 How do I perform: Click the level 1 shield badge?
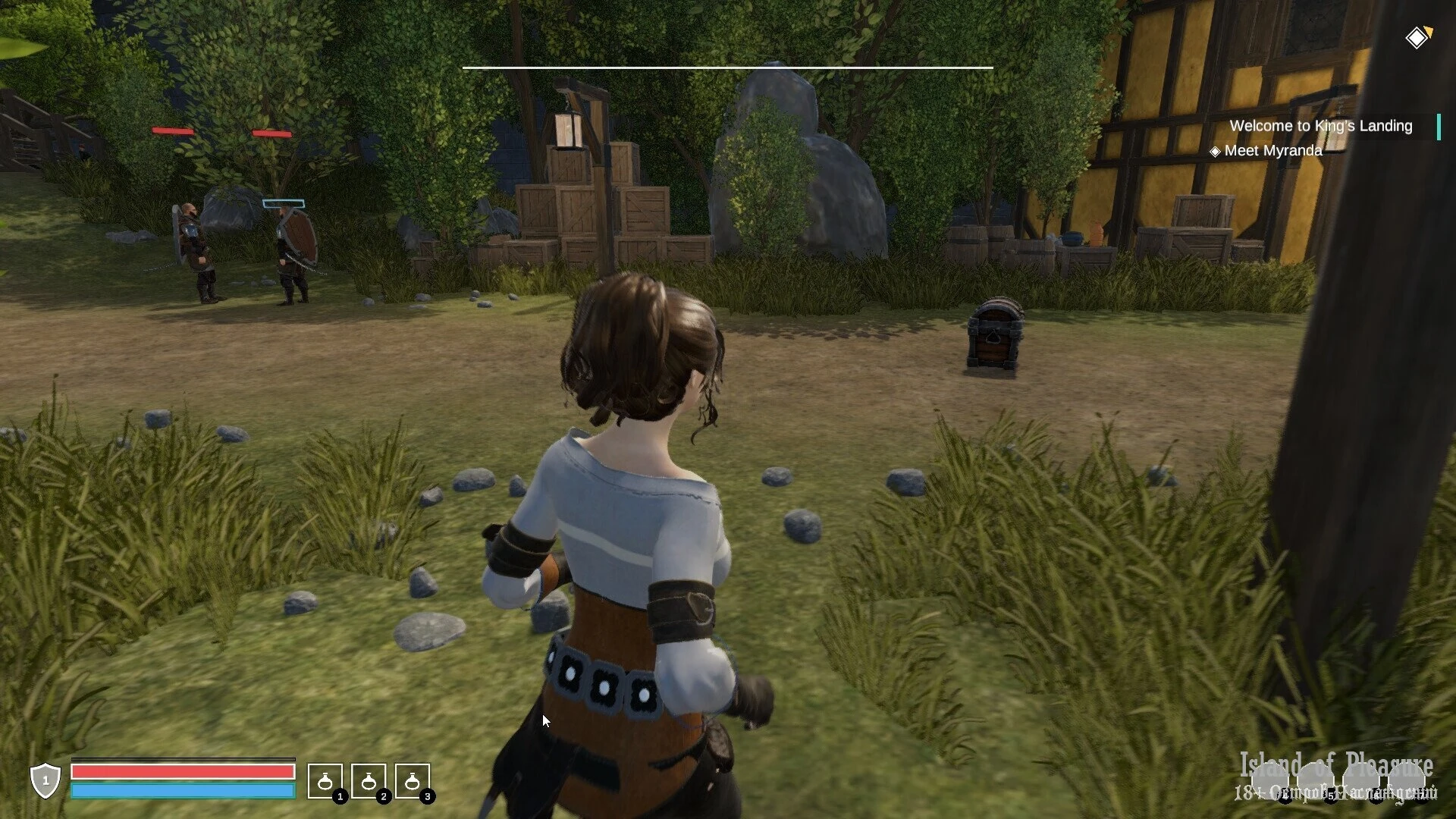pyautogui.click(x=45, y=780)
